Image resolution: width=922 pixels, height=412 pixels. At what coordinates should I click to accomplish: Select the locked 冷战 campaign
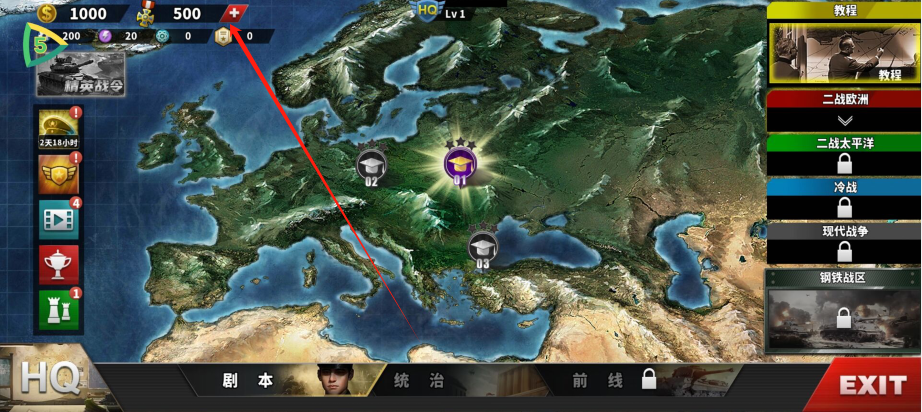click(x=844, y=199)
